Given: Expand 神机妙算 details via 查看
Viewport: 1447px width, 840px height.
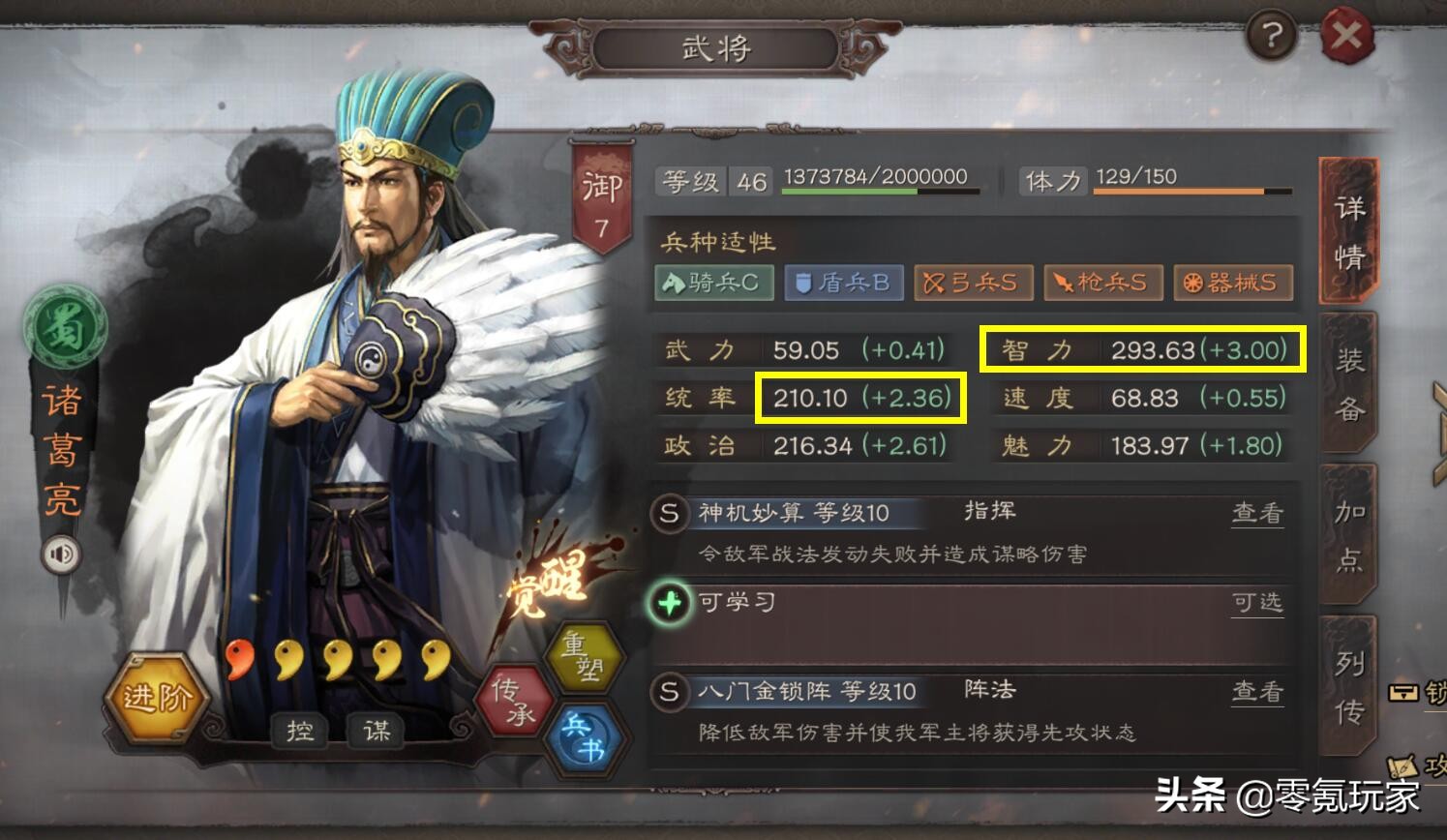Looking at the screenshot, I should [1258, 511].
